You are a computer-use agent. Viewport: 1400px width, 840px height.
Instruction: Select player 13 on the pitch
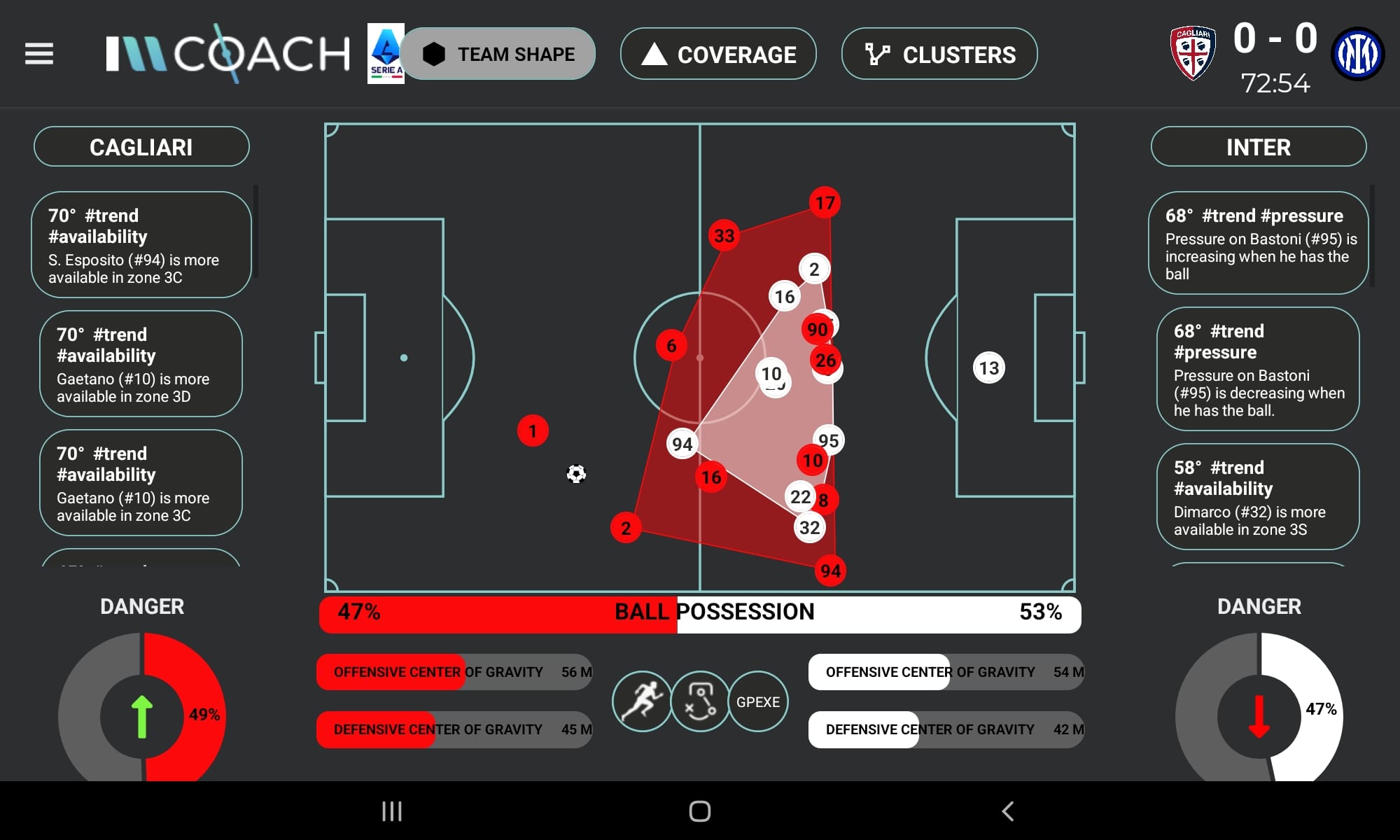pos(989,366)
